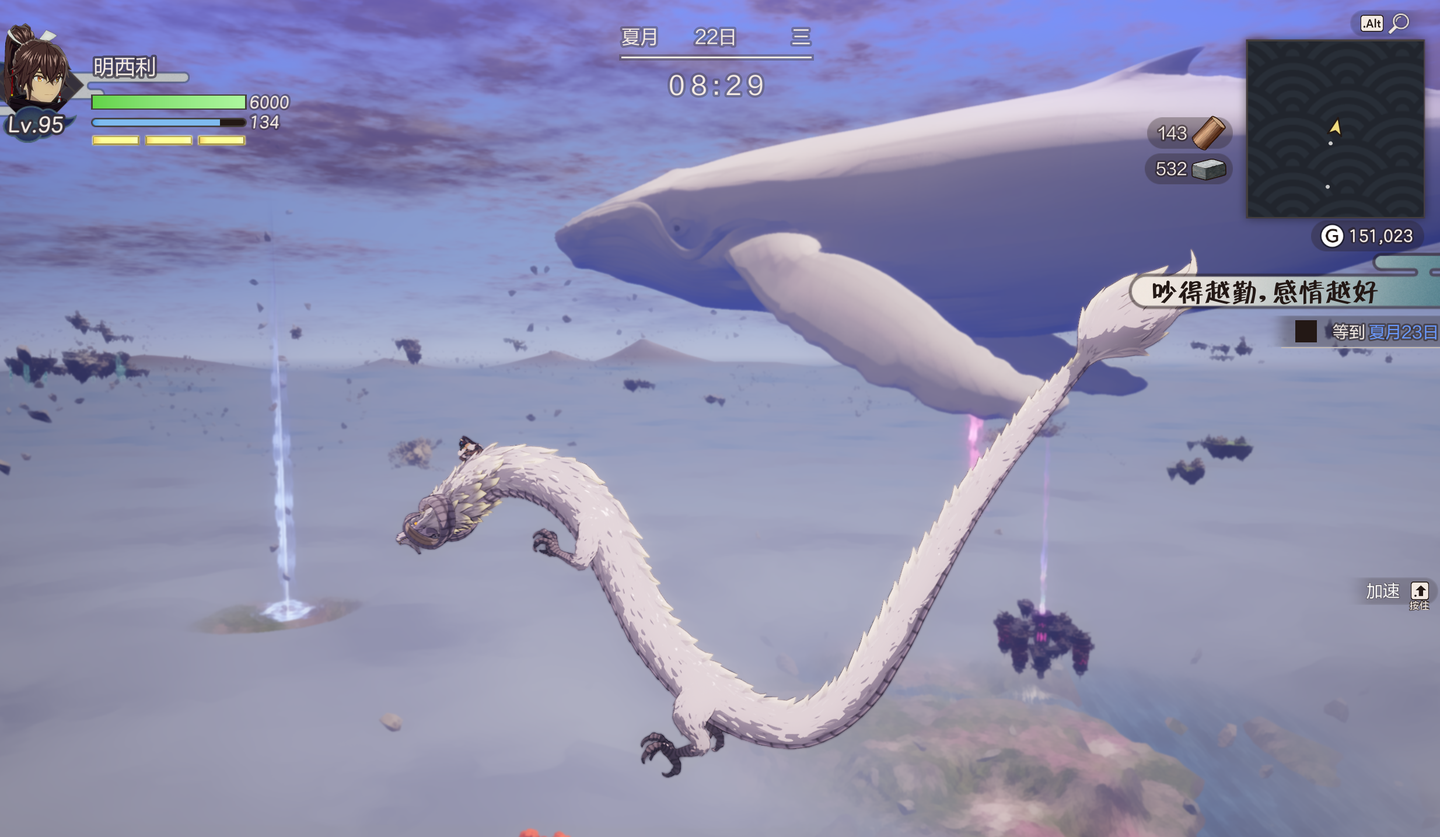Select the 明西利 character portrait
This screenshot has width=1440, height=837.
tap(38, 72)
